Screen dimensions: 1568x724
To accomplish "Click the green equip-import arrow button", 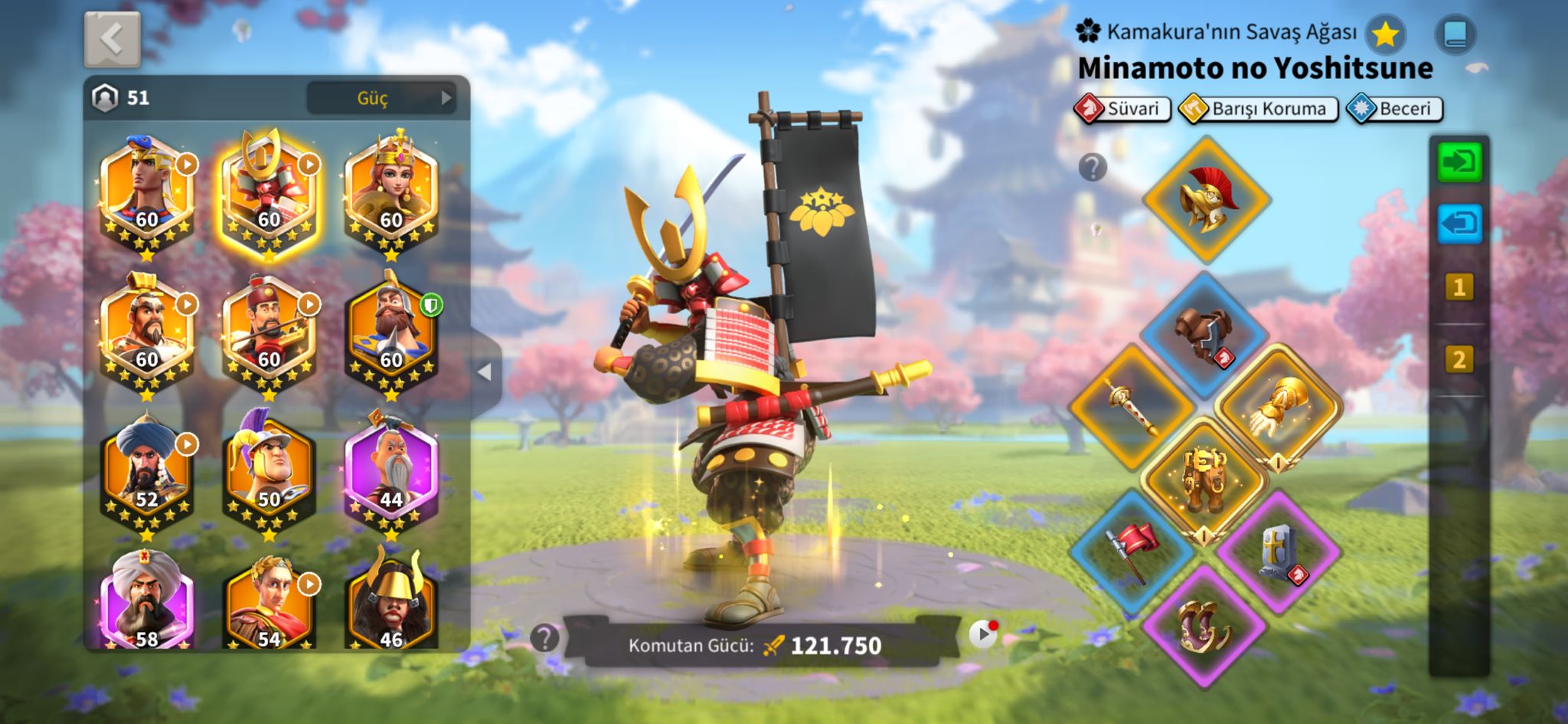I will point(1459,162).
